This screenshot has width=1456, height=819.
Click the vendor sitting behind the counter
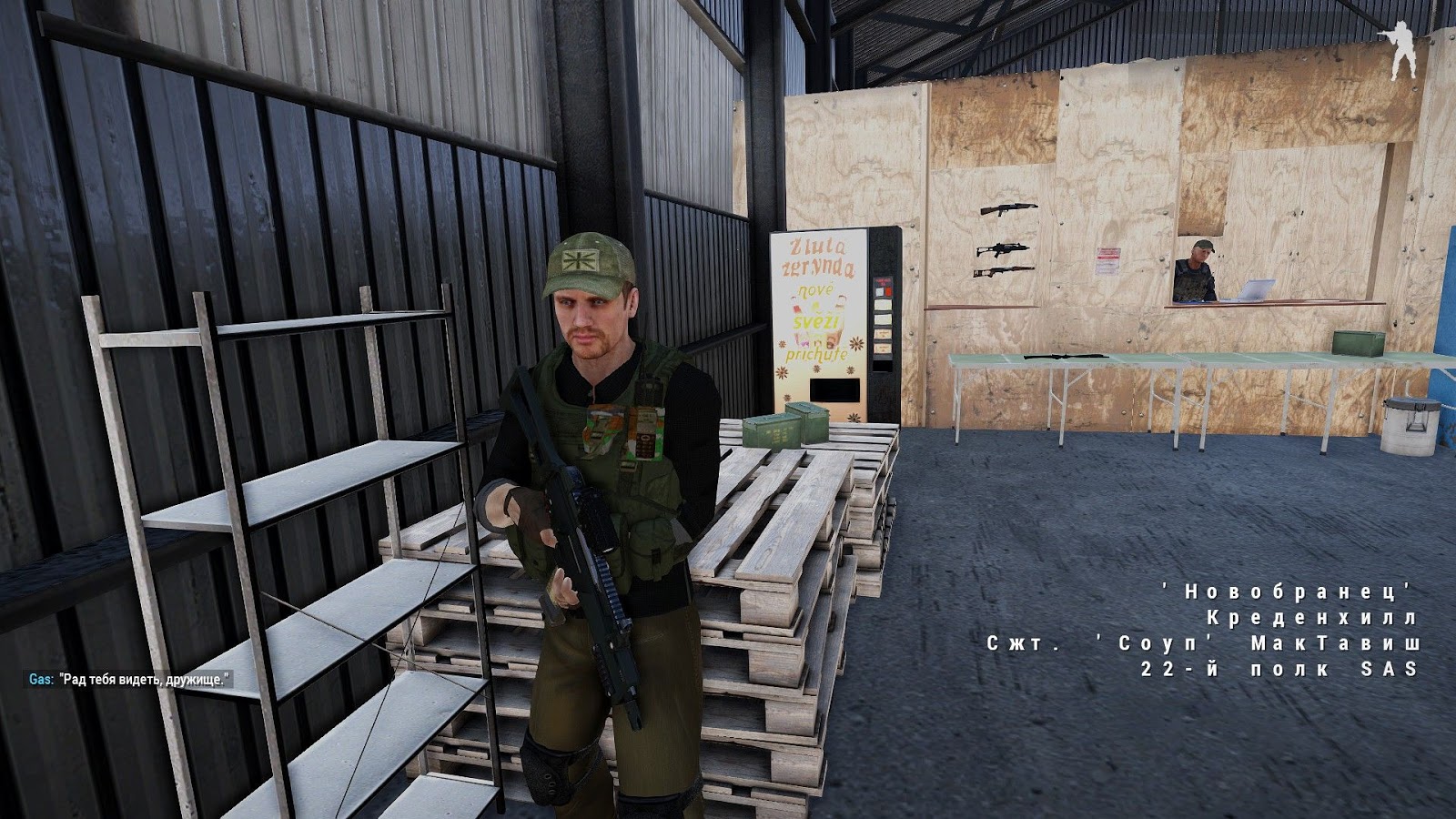pyautogui.click(x=1194, y=273)
